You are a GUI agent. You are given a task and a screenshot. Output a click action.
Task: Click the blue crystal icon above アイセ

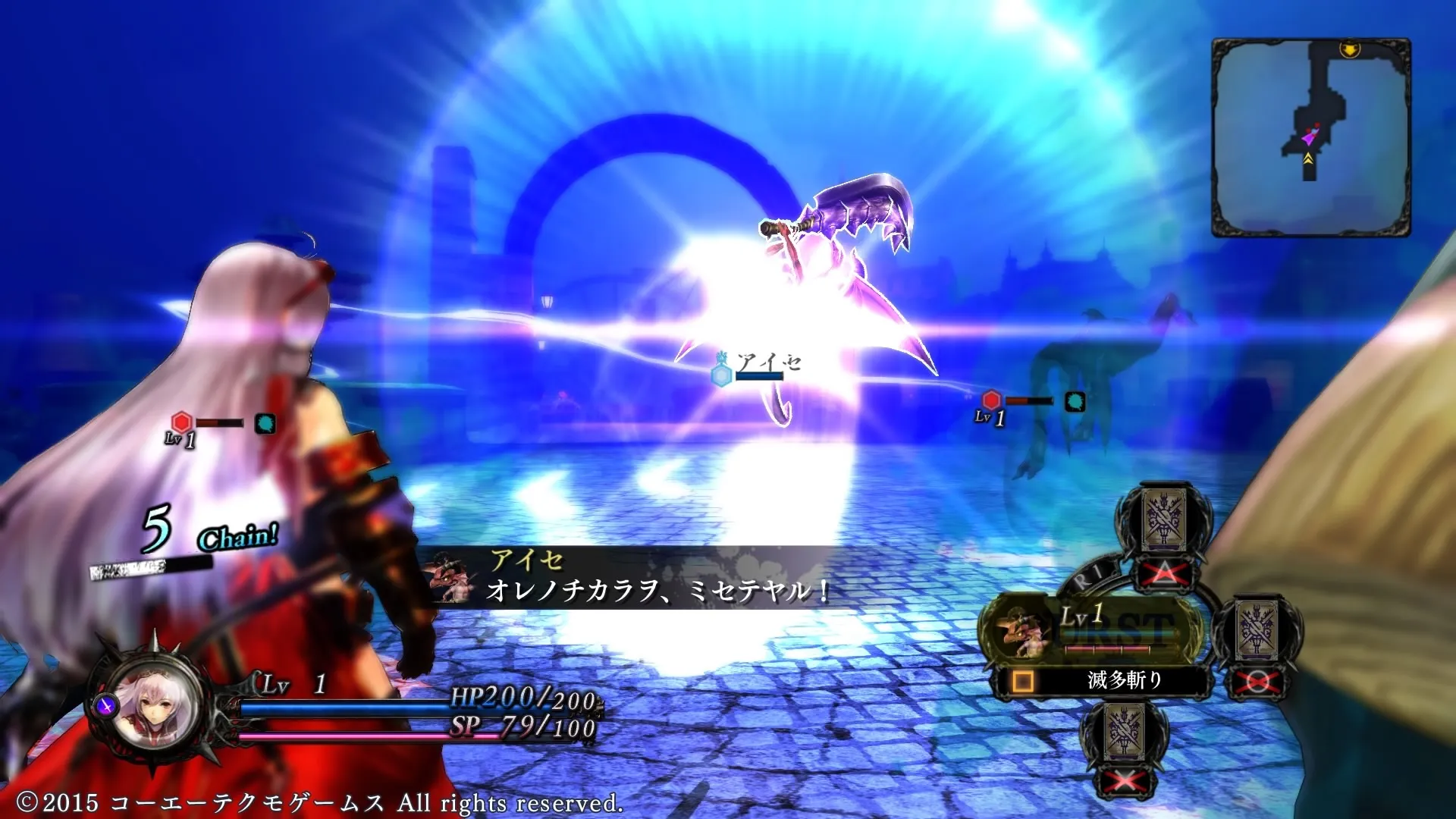723,377
